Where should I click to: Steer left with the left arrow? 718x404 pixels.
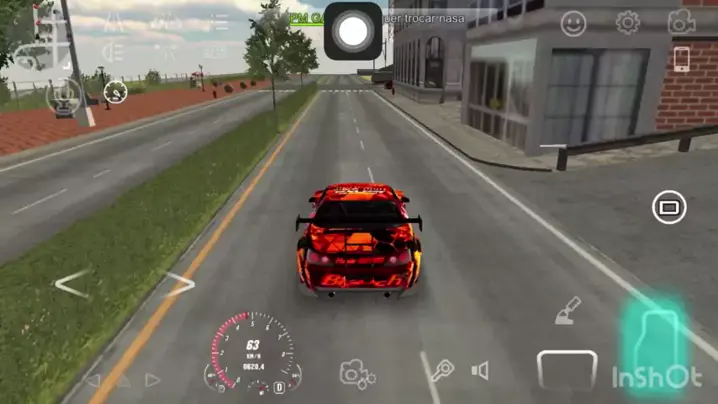(72, 284)
